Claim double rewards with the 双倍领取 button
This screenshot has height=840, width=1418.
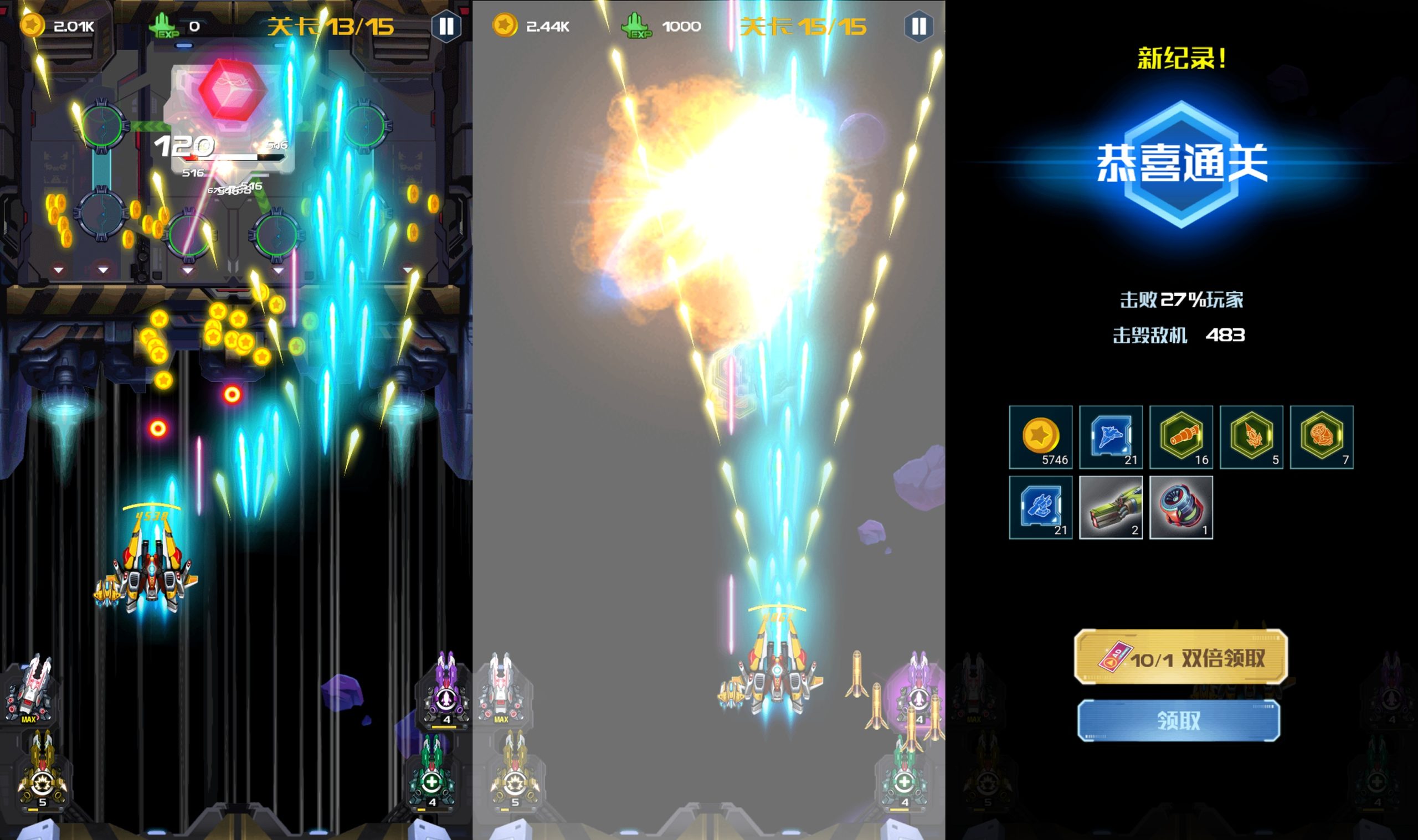click(x=1181, y=657)
